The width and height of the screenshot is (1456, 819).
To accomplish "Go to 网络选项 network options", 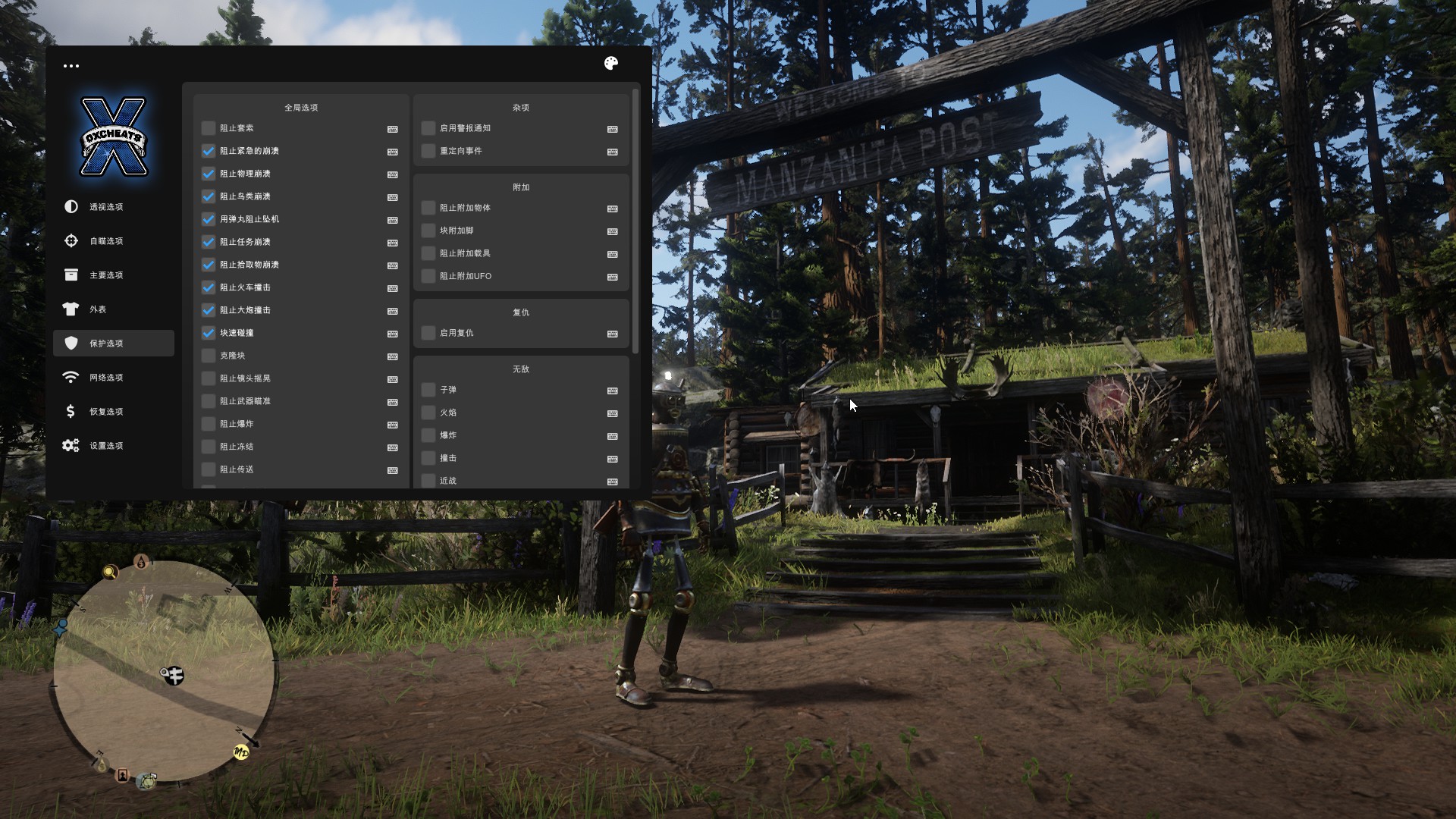I will 106,378.
